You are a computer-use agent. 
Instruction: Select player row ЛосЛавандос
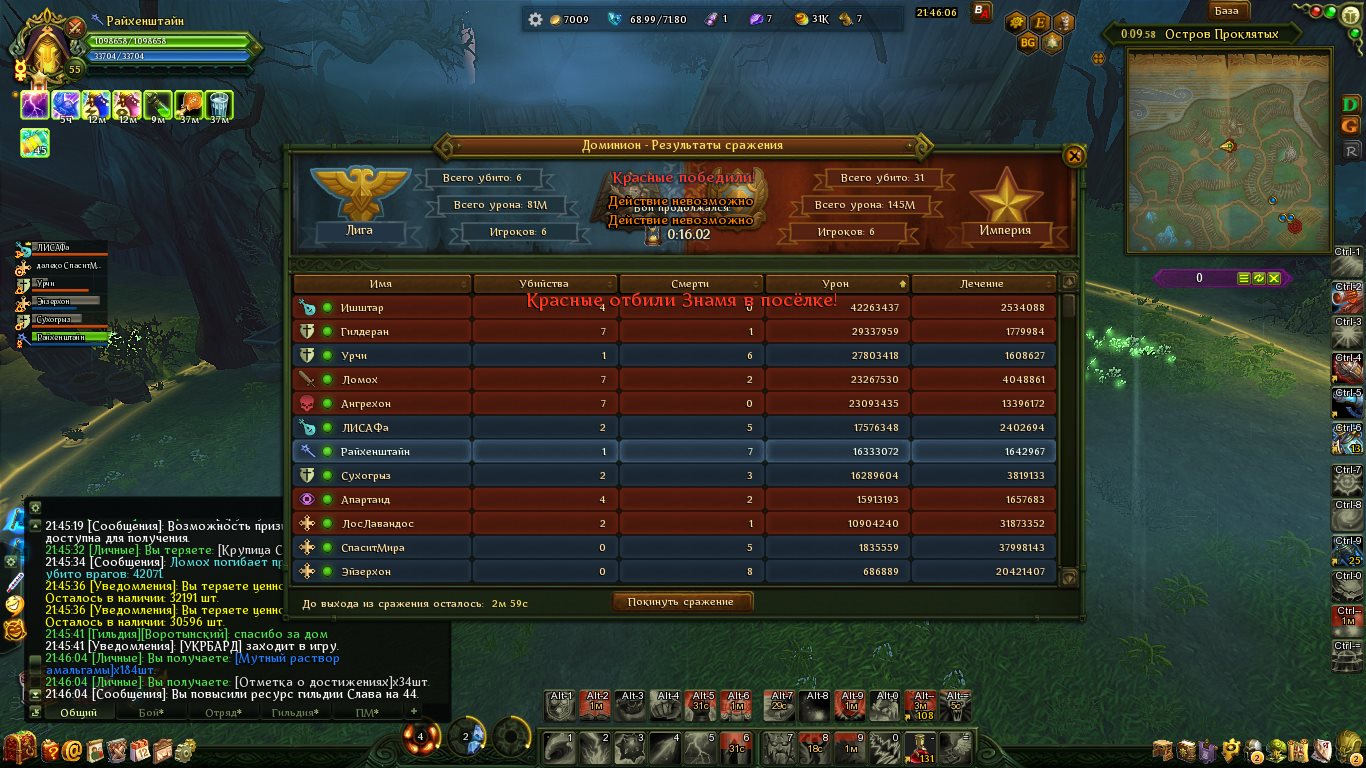click(x=377, y=524)
